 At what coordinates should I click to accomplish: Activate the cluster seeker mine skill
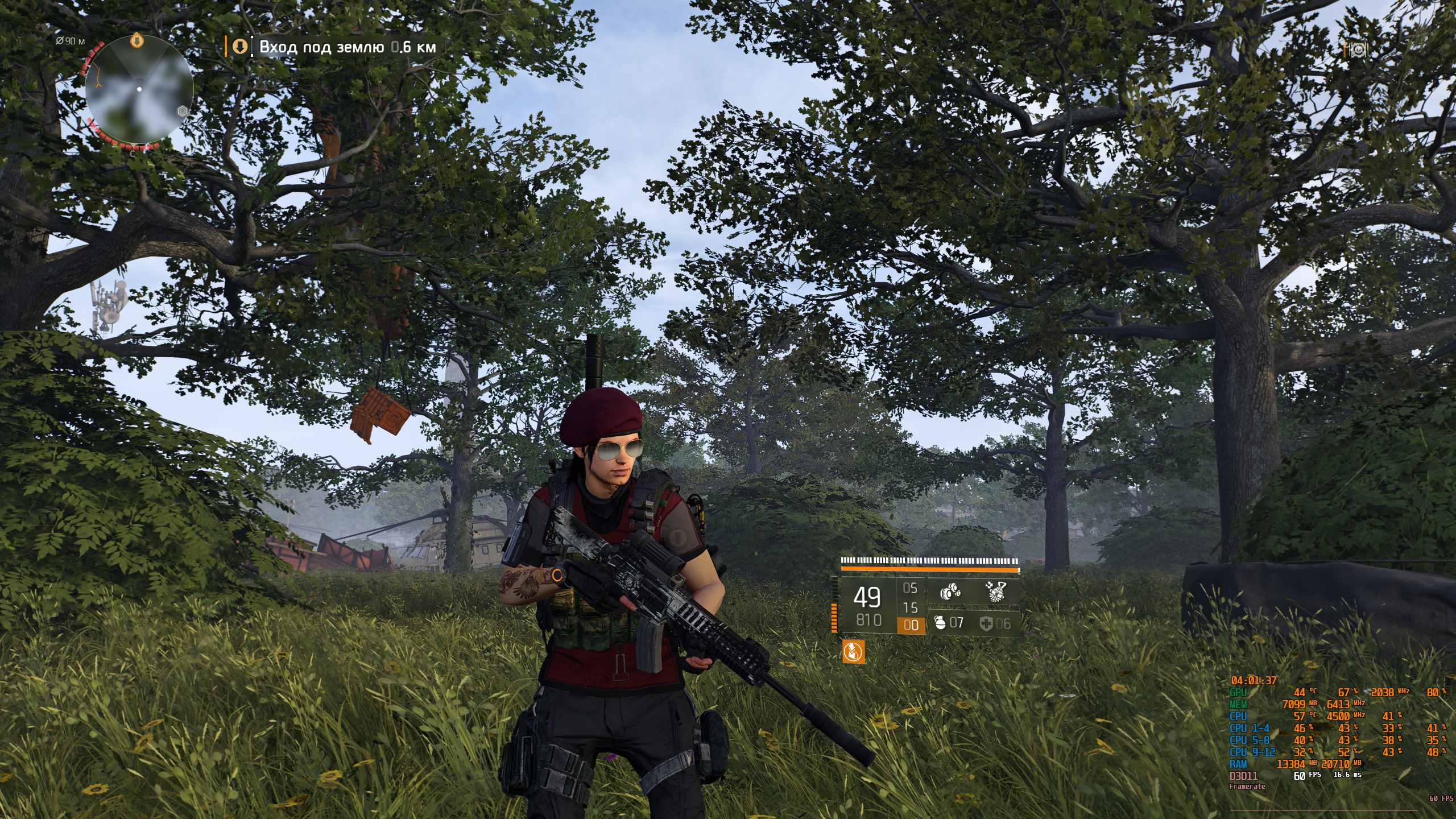(950, 592)
